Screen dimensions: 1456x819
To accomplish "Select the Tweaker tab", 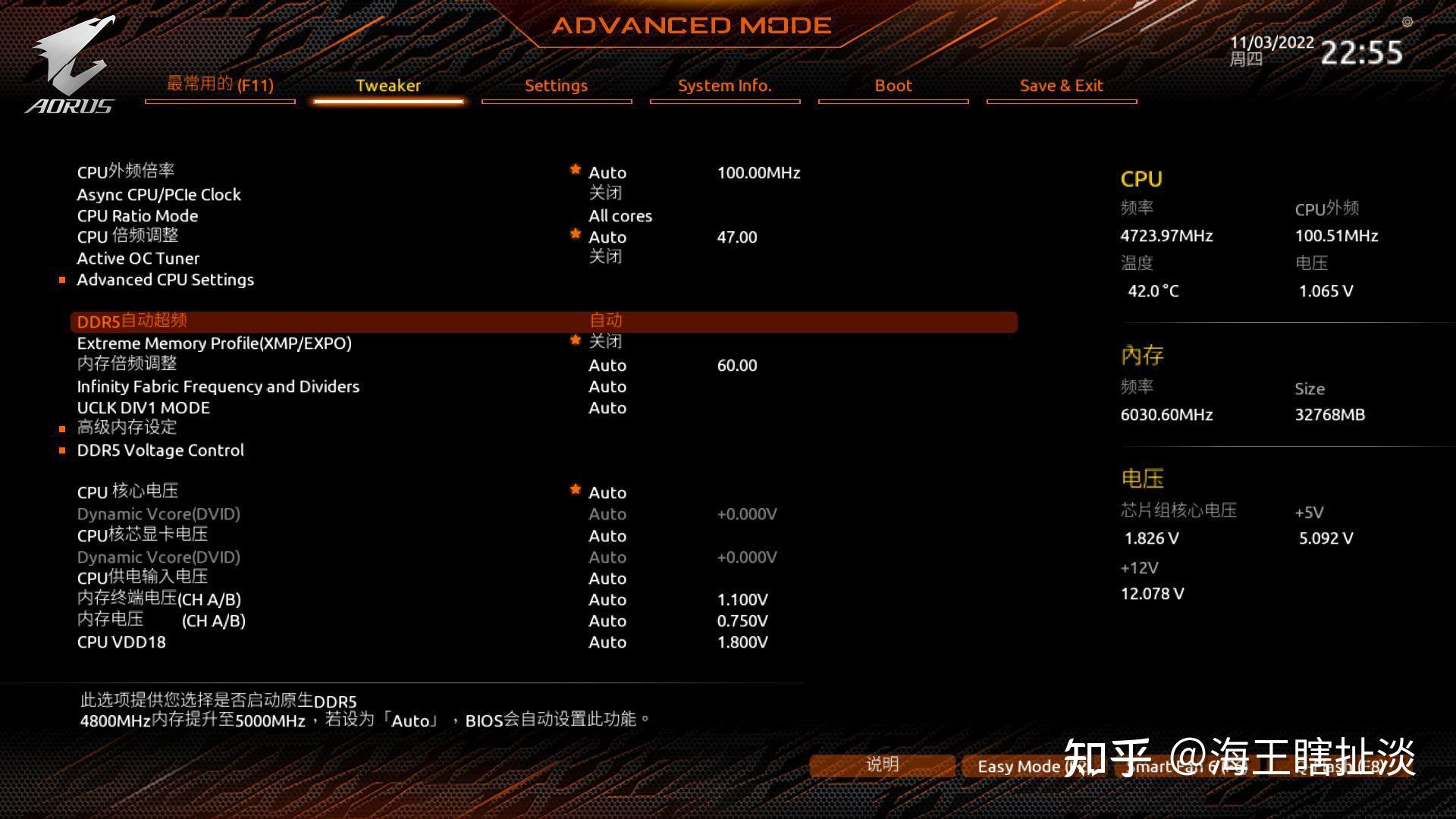I will click(388, 86).
